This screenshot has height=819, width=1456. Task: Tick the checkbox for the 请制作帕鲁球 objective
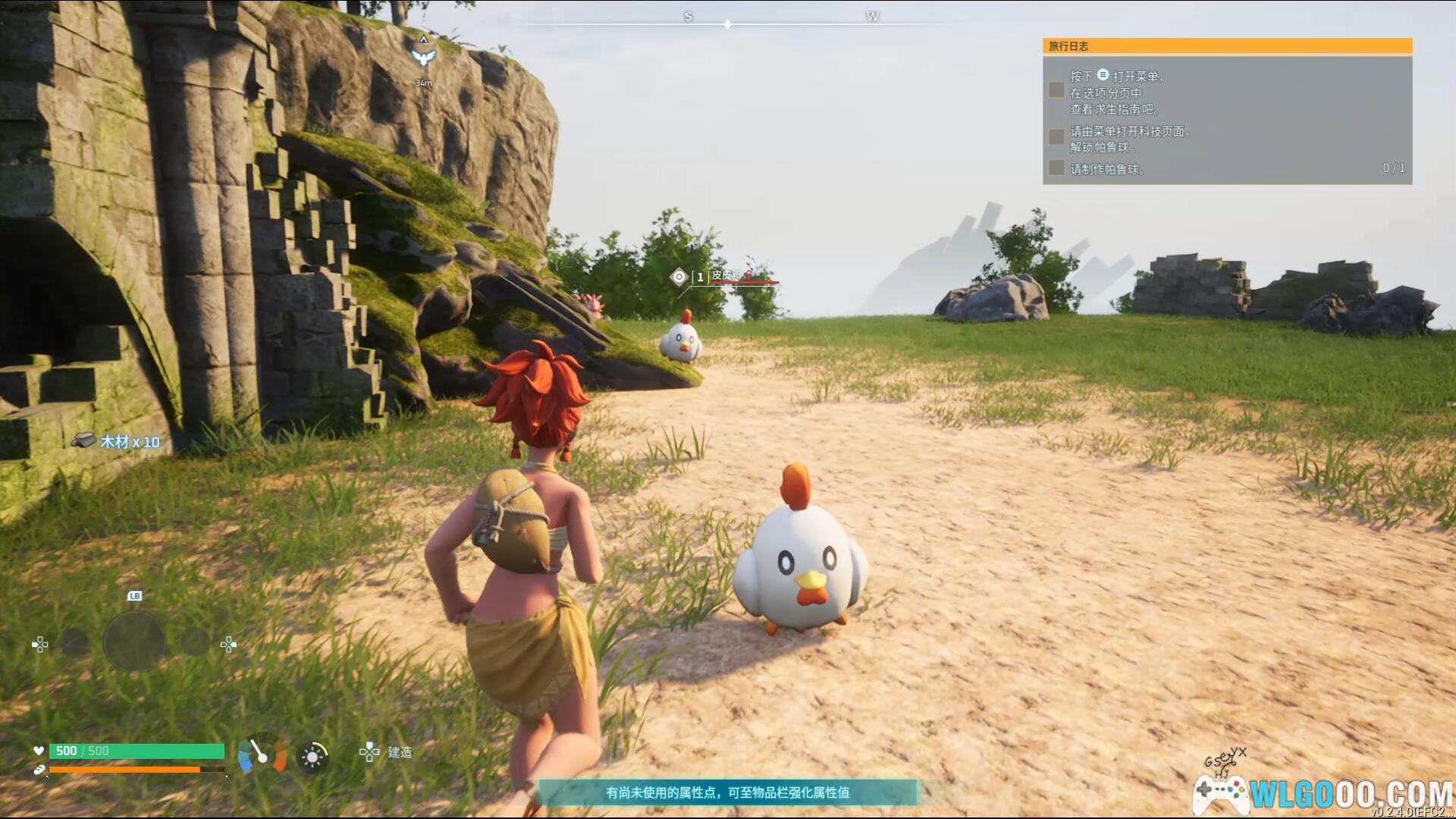1056,168
